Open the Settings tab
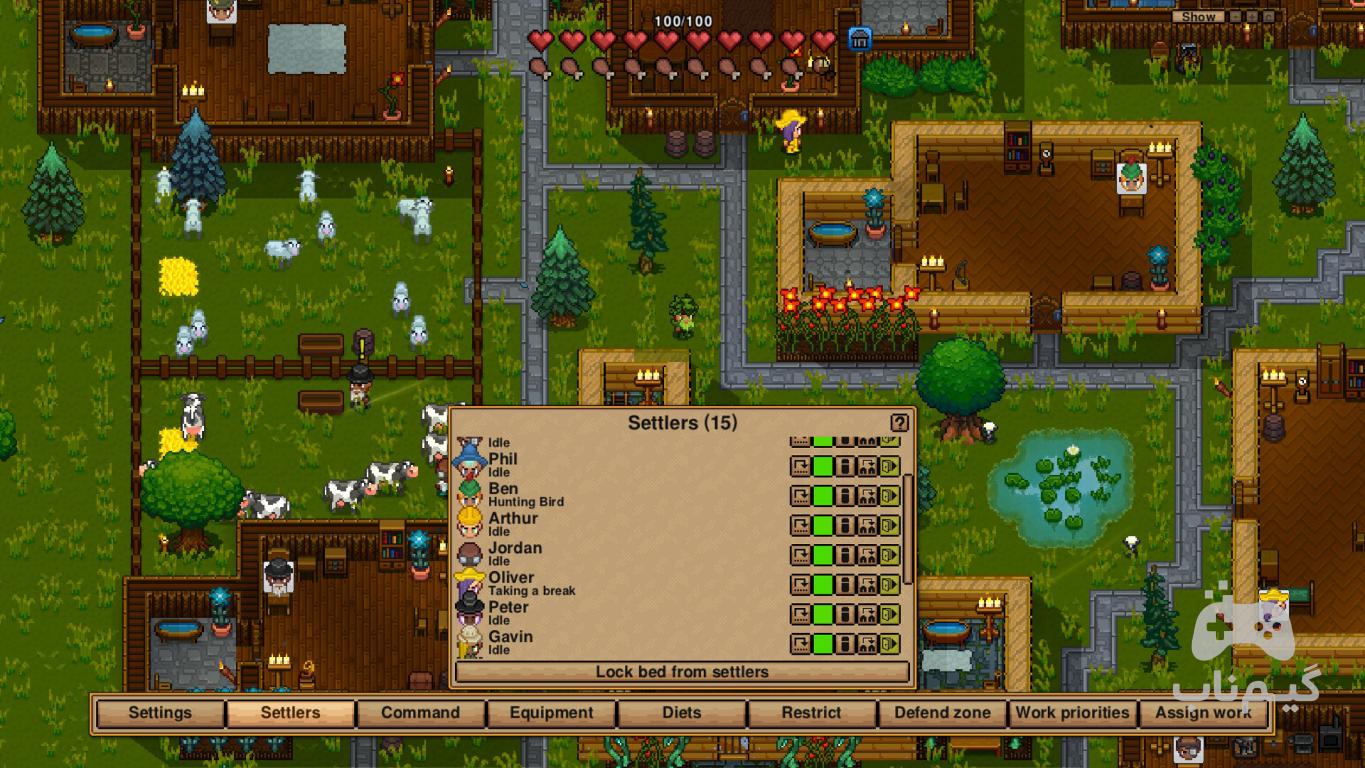Image resolution: width=1365 pixels, height=768 pixels. tap(160, 713)
